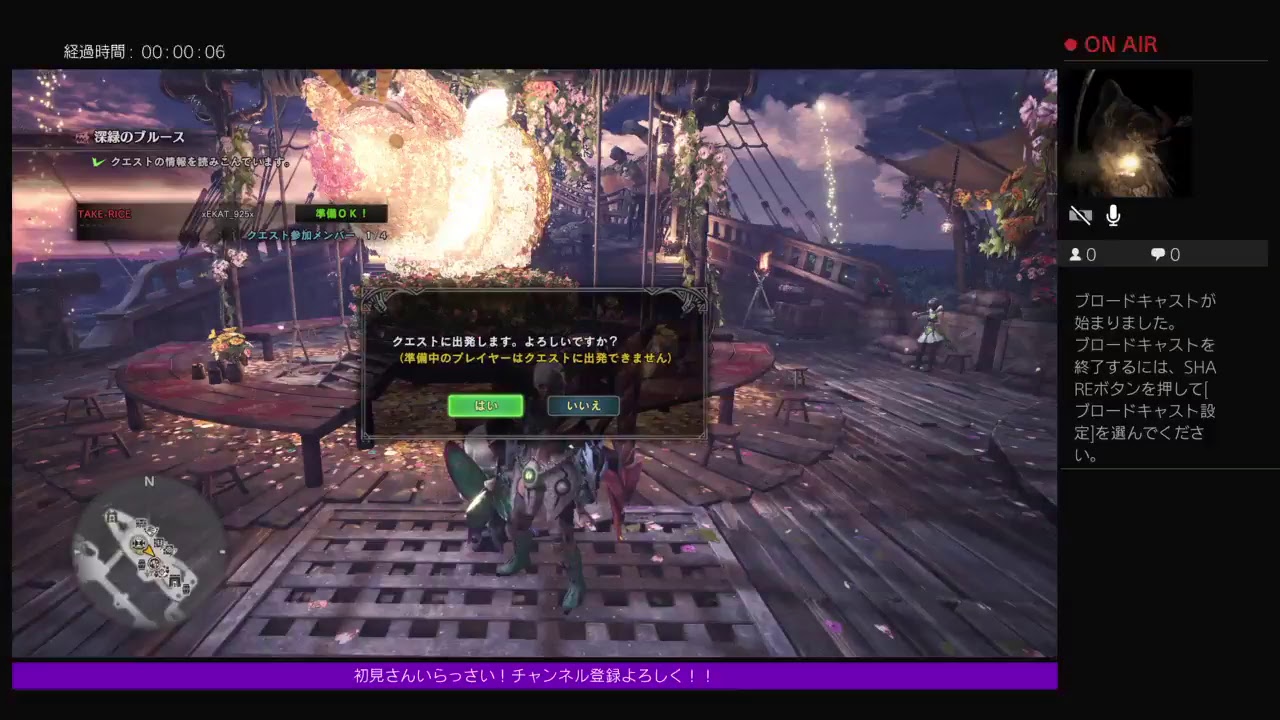
Task: Expand the クエスト参加メンバー 1/4 member list
Action: 316,235
